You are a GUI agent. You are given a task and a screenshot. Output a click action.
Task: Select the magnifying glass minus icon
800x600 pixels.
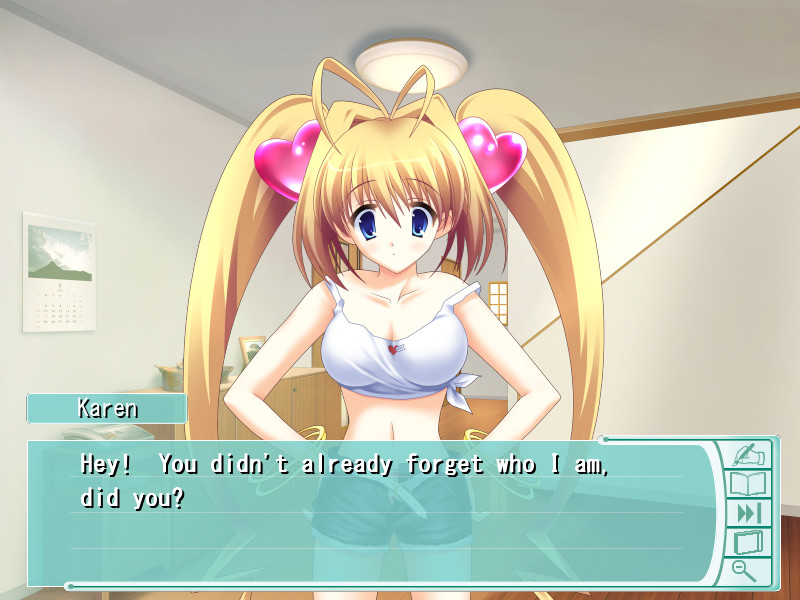coord(744,570)
